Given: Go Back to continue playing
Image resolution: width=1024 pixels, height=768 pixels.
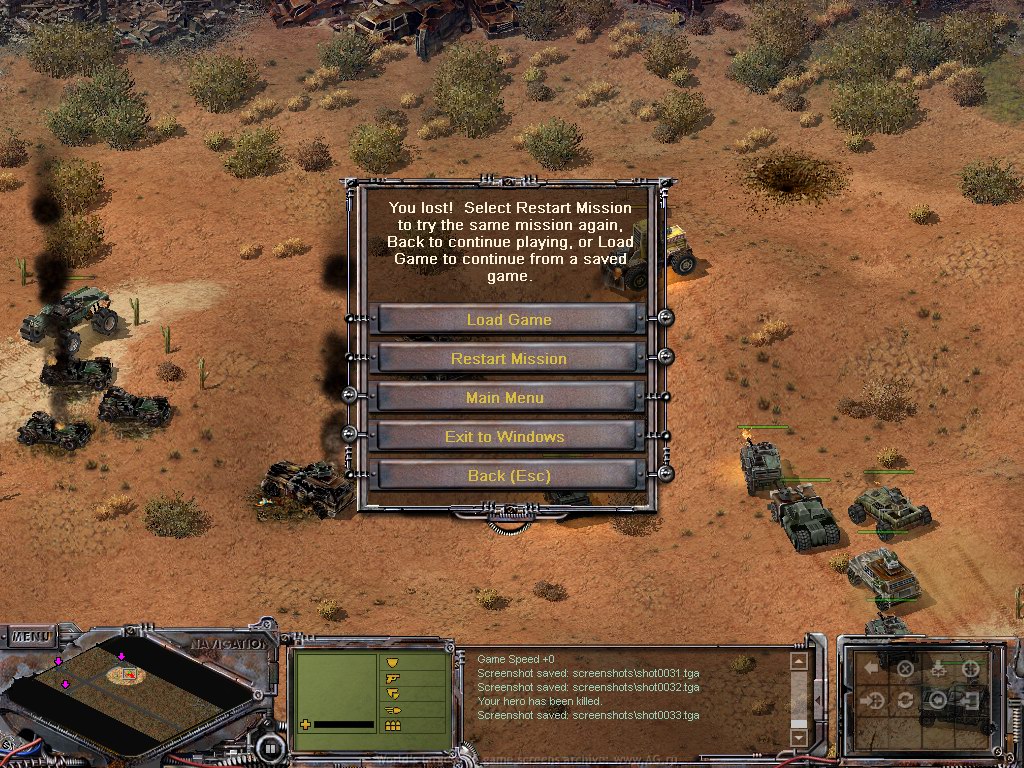Looking at the screenshot, I should tap(508, 476).
